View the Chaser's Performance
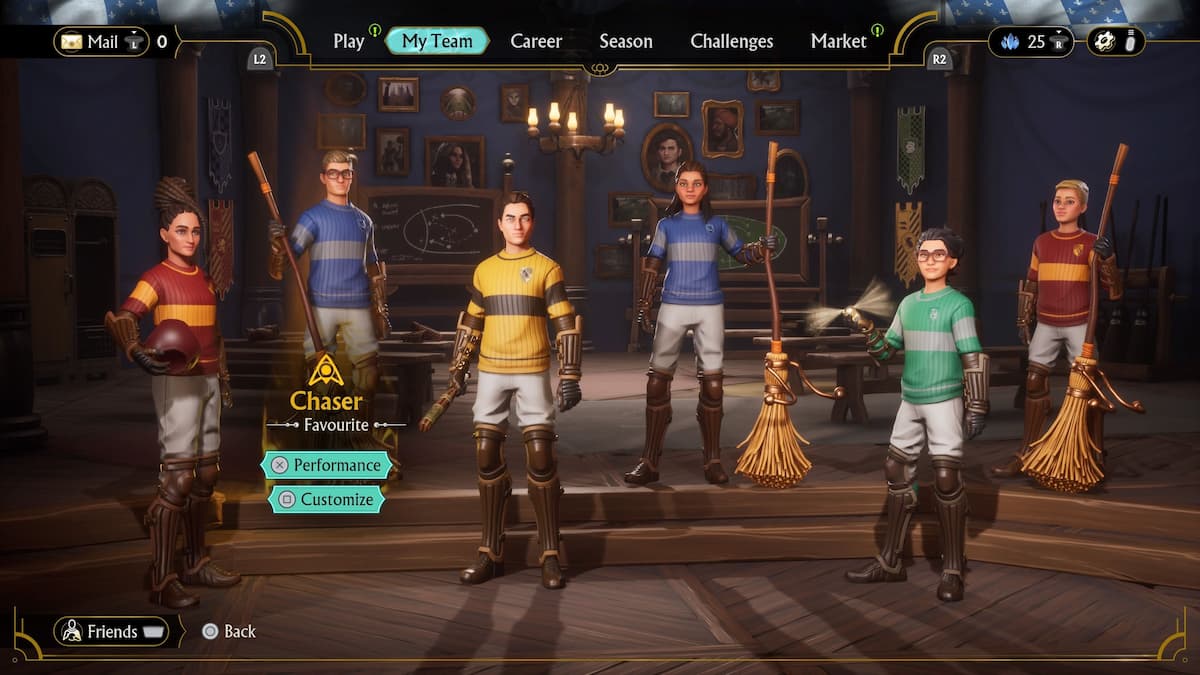Image resolution: width=1200 pixels, height=675 pixels. click(x=326, y=465)
